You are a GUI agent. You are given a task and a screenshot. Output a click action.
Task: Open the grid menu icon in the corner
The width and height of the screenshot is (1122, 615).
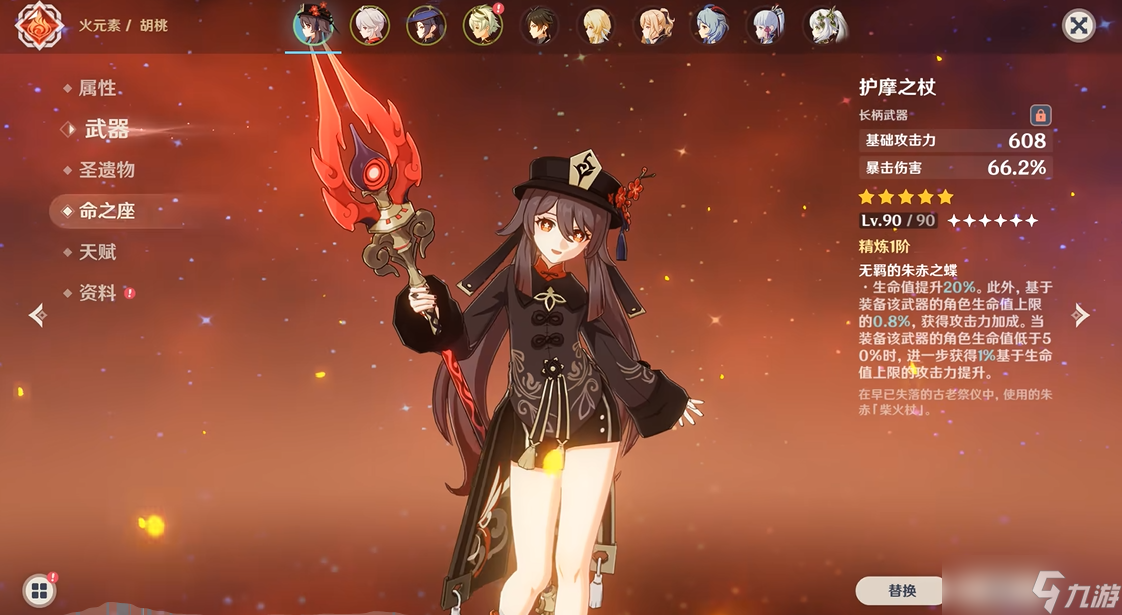point(38,590)
